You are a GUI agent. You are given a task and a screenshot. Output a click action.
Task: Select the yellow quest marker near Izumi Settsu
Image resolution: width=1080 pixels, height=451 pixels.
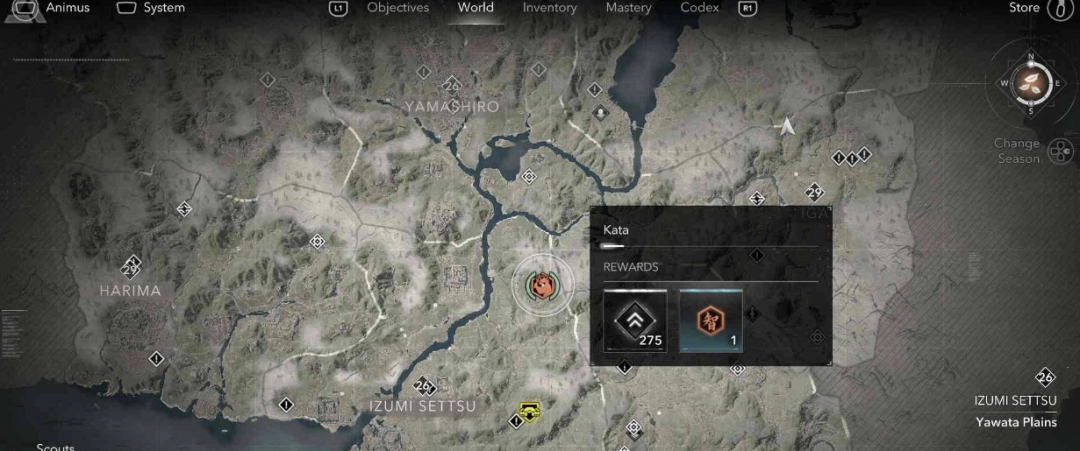(529, 411)
